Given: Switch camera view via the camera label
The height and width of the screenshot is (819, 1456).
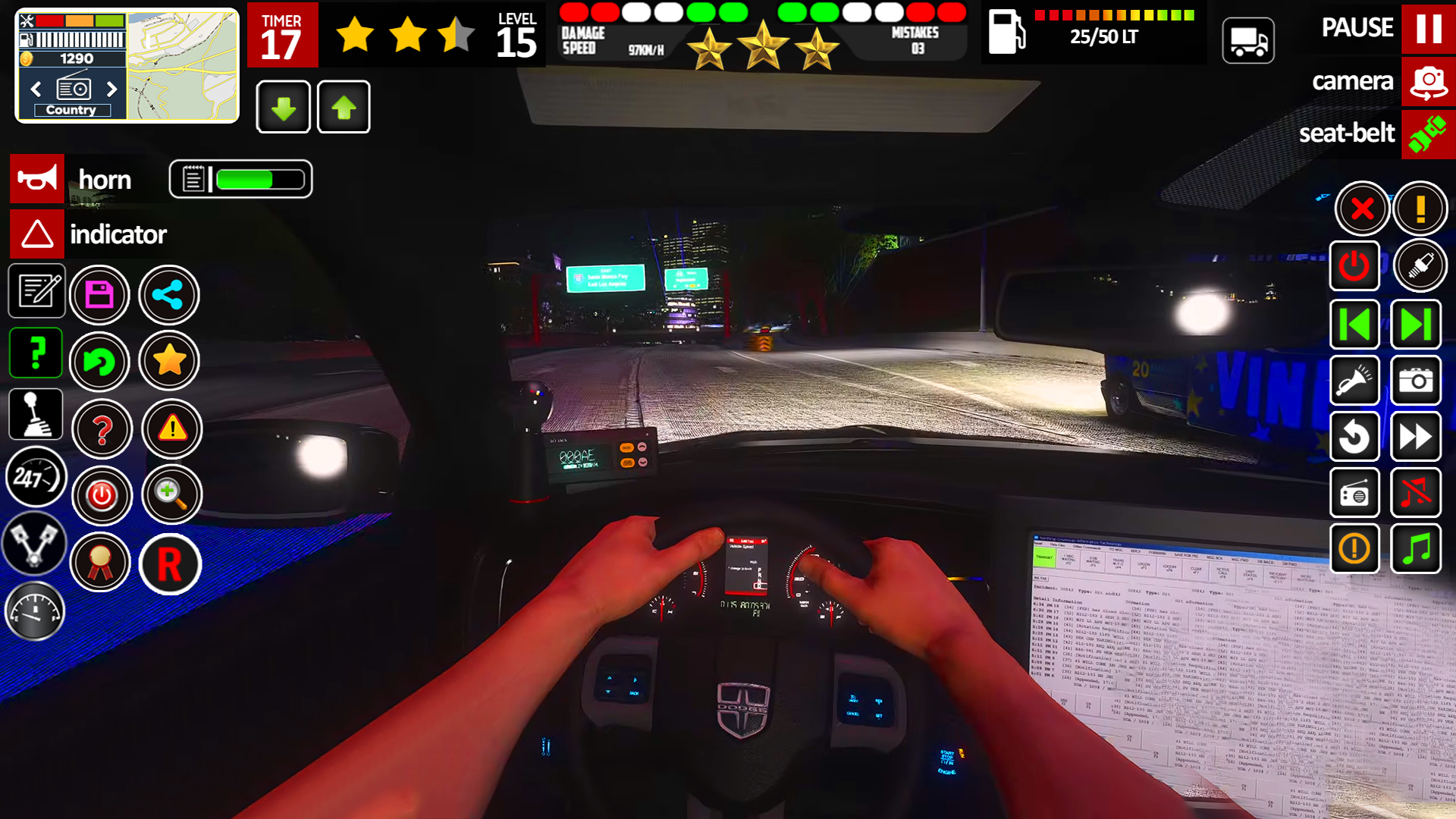Looking at the screenshot, I should 1353,81.
